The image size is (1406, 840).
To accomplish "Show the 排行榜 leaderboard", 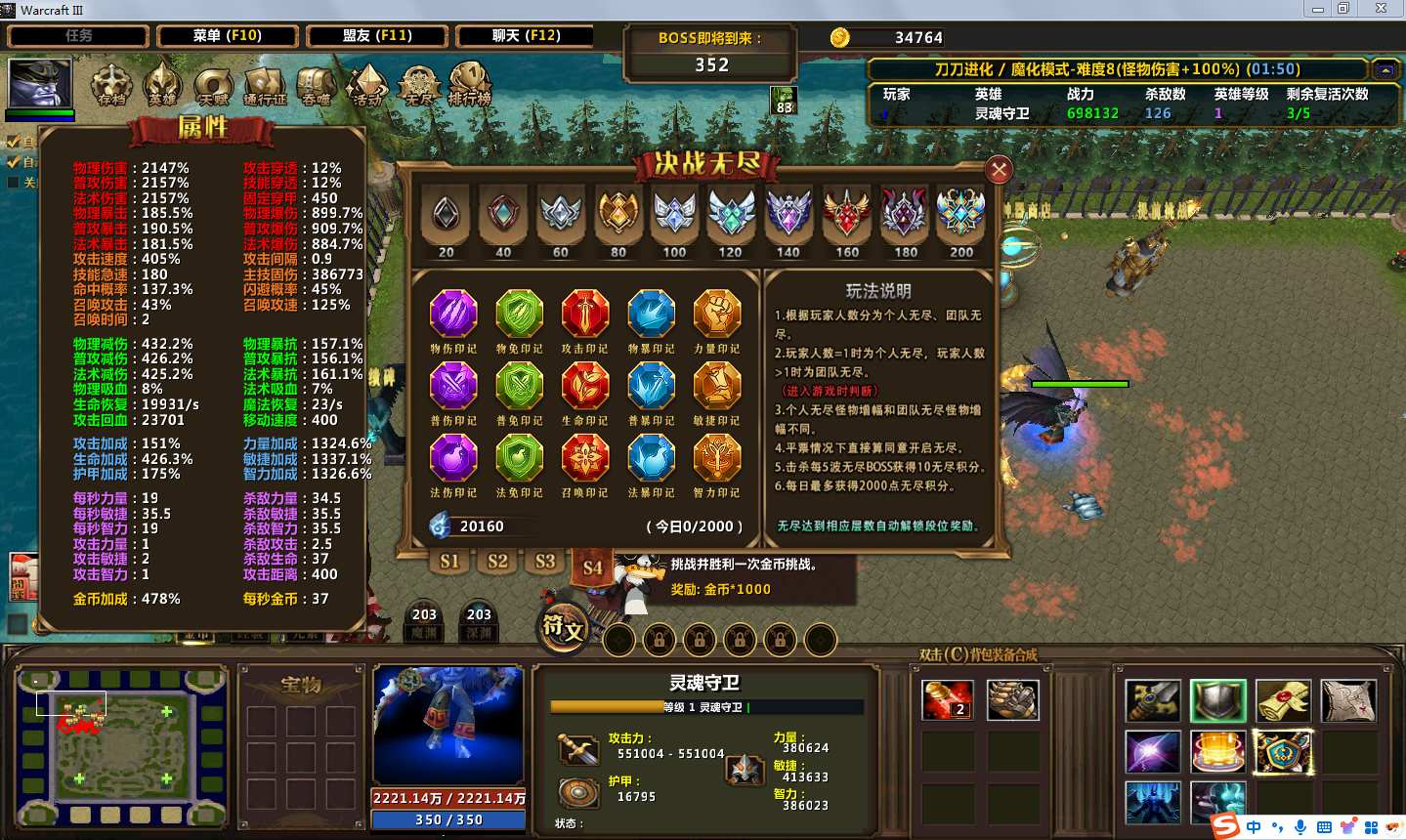I will point(470,84).
